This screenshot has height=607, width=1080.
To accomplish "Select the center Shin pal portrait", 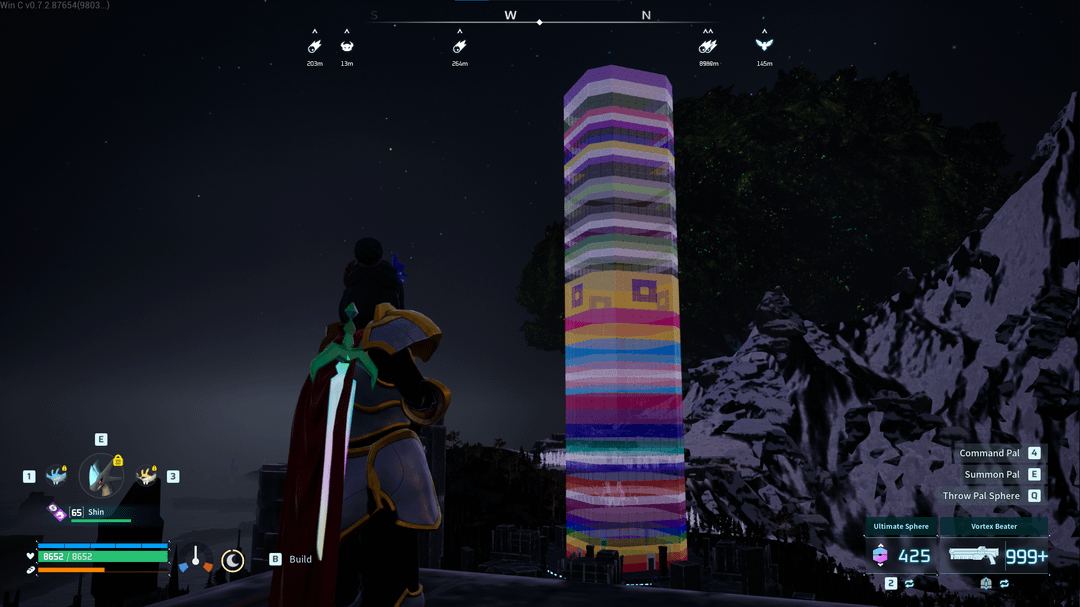I will (100, 476).
